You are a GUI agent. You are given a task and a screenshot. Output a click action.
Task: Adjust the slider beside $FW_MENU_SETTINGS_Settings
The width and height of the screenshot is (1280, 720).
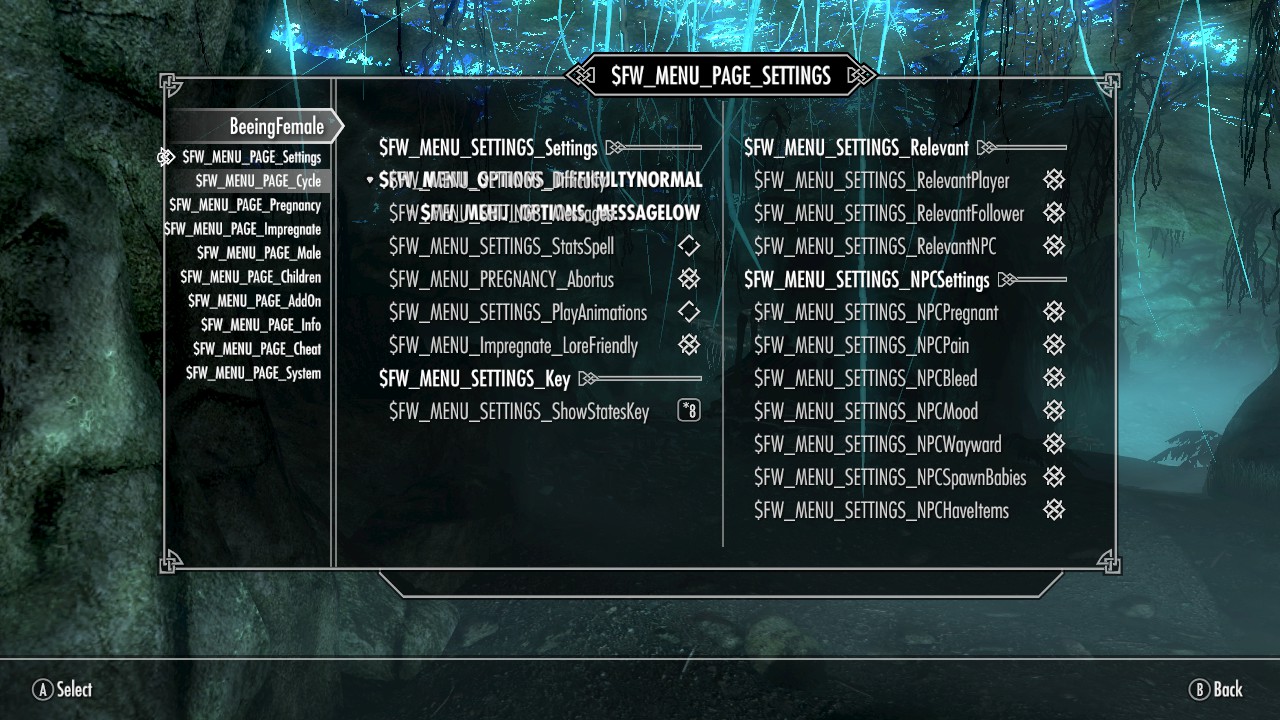(x=655, y=146)
